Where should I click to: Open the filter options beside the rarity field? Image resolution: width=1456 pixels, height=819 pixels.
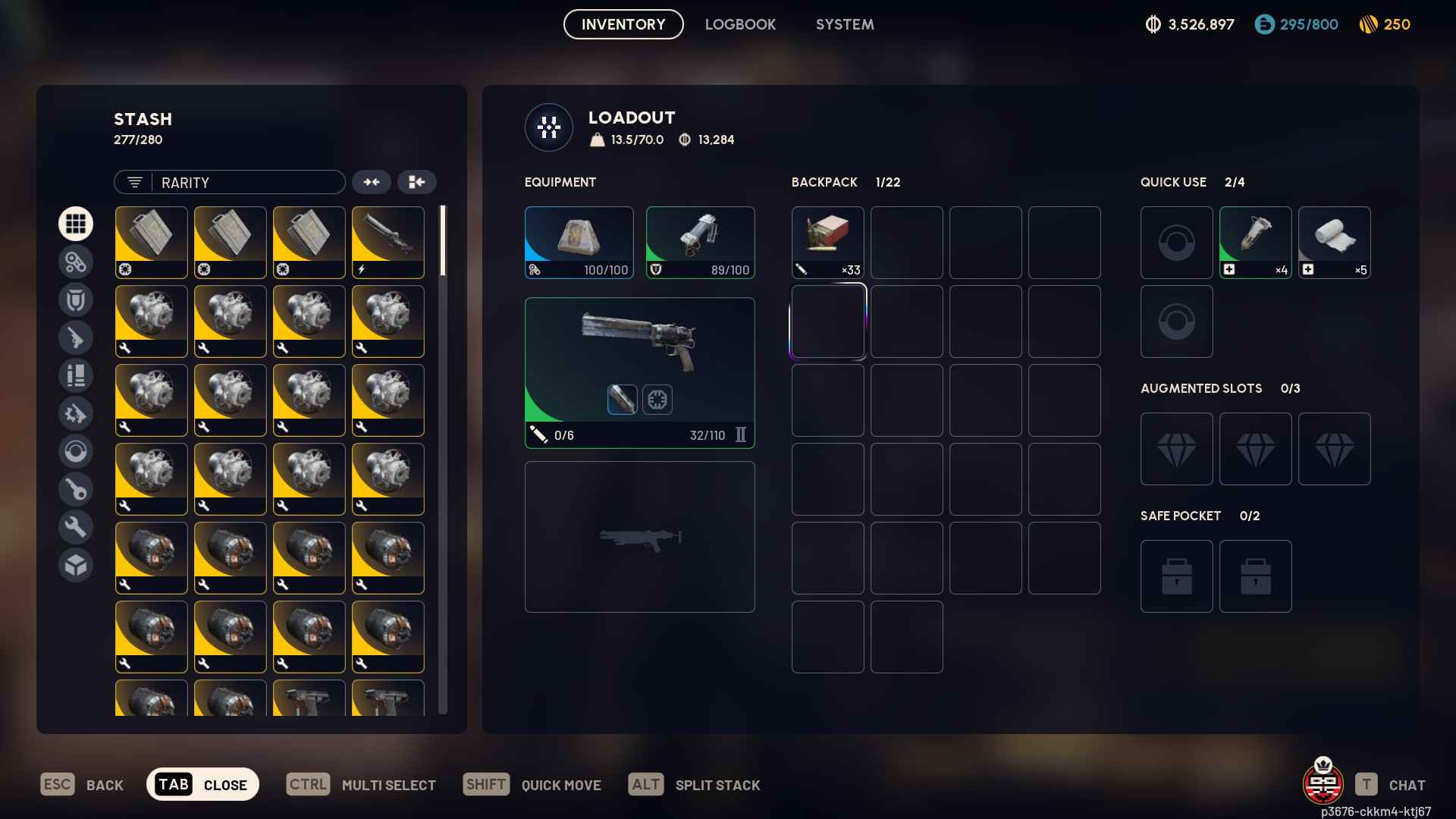coord(134,182)
